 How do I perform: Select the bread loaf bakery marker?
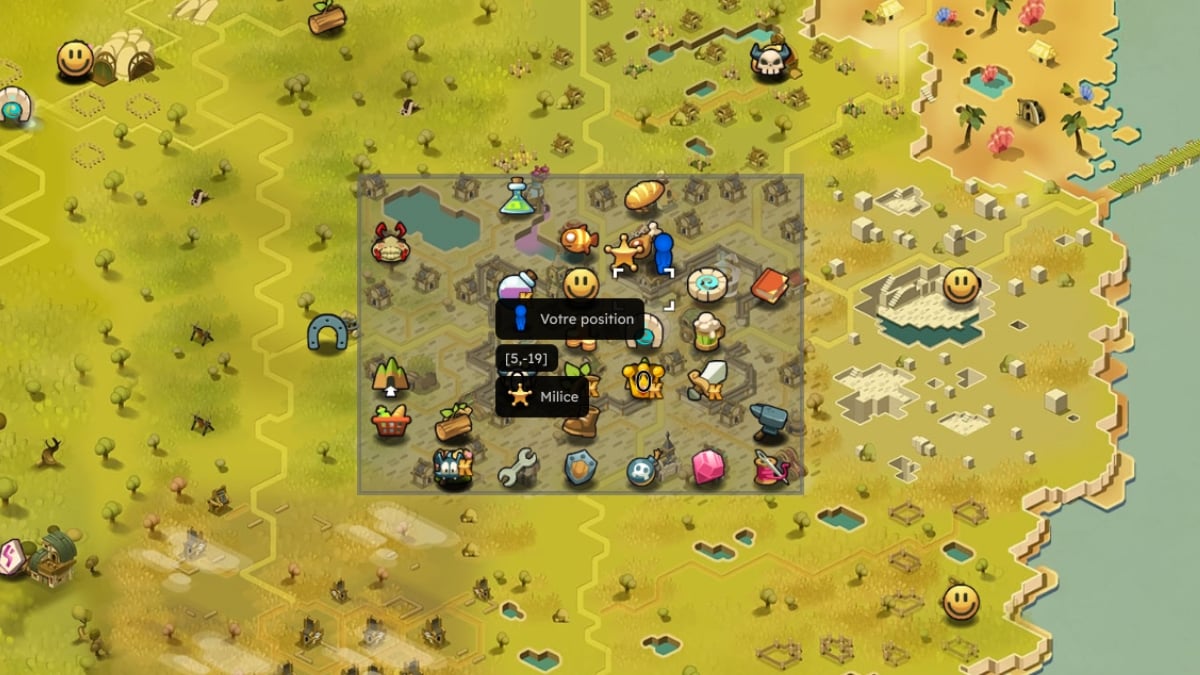pos(645,195)
